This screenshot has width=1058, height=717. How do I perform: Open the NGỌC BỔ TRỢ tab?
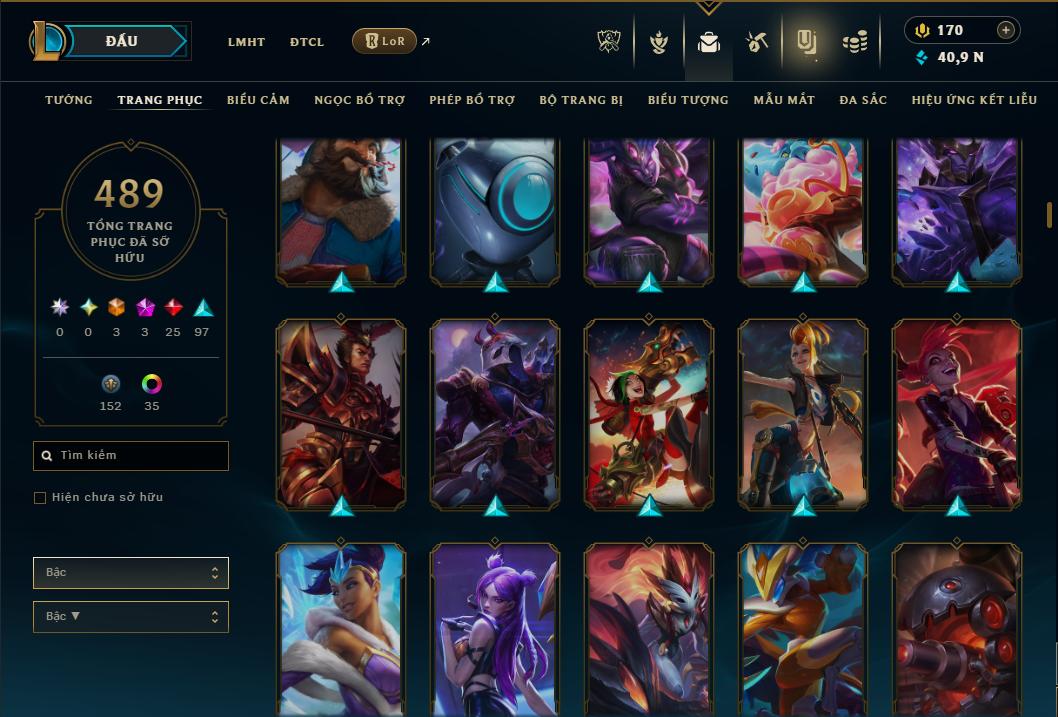point(359,100)
